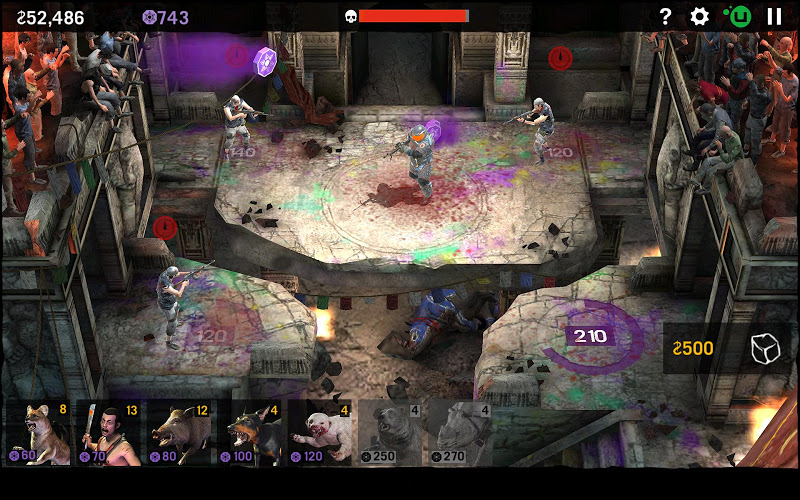Select the tan dog unit costing 60

coord(38,433)
